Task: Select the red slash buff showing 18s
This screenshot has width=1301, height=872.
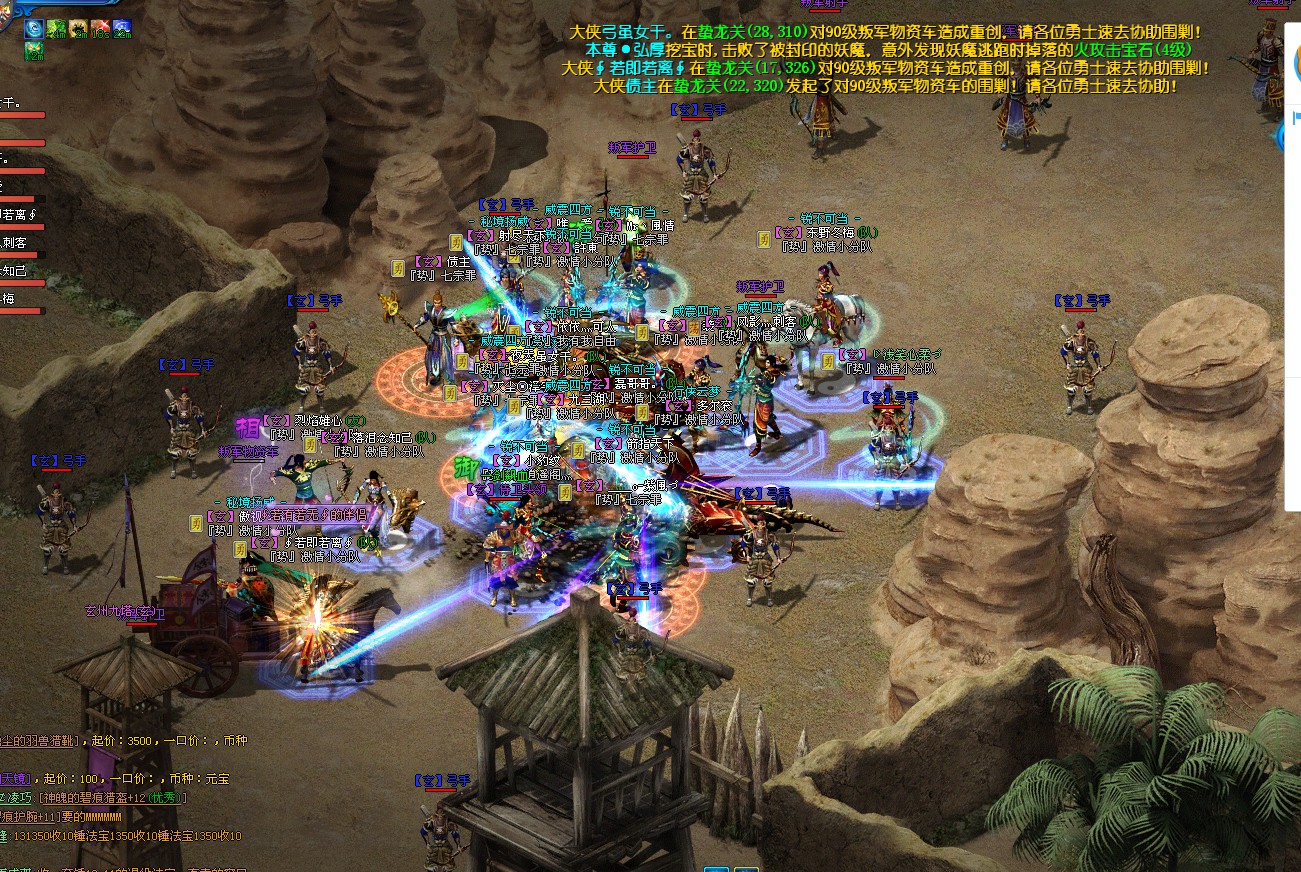Action: coord(100,28)
